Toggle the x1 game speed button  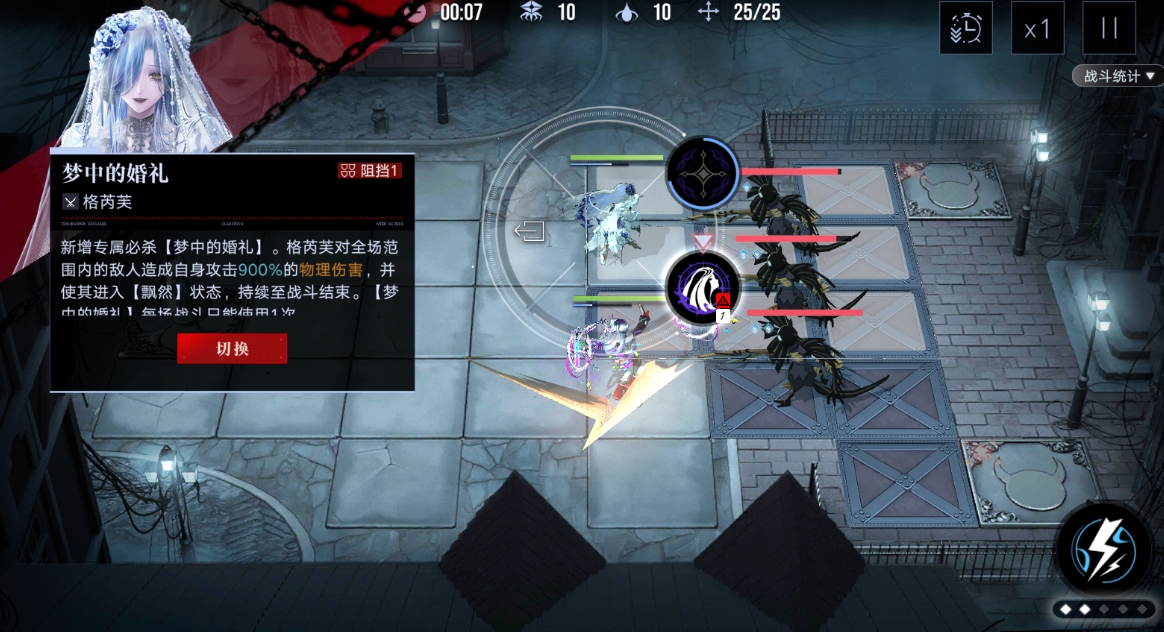tap(1037, 28)
